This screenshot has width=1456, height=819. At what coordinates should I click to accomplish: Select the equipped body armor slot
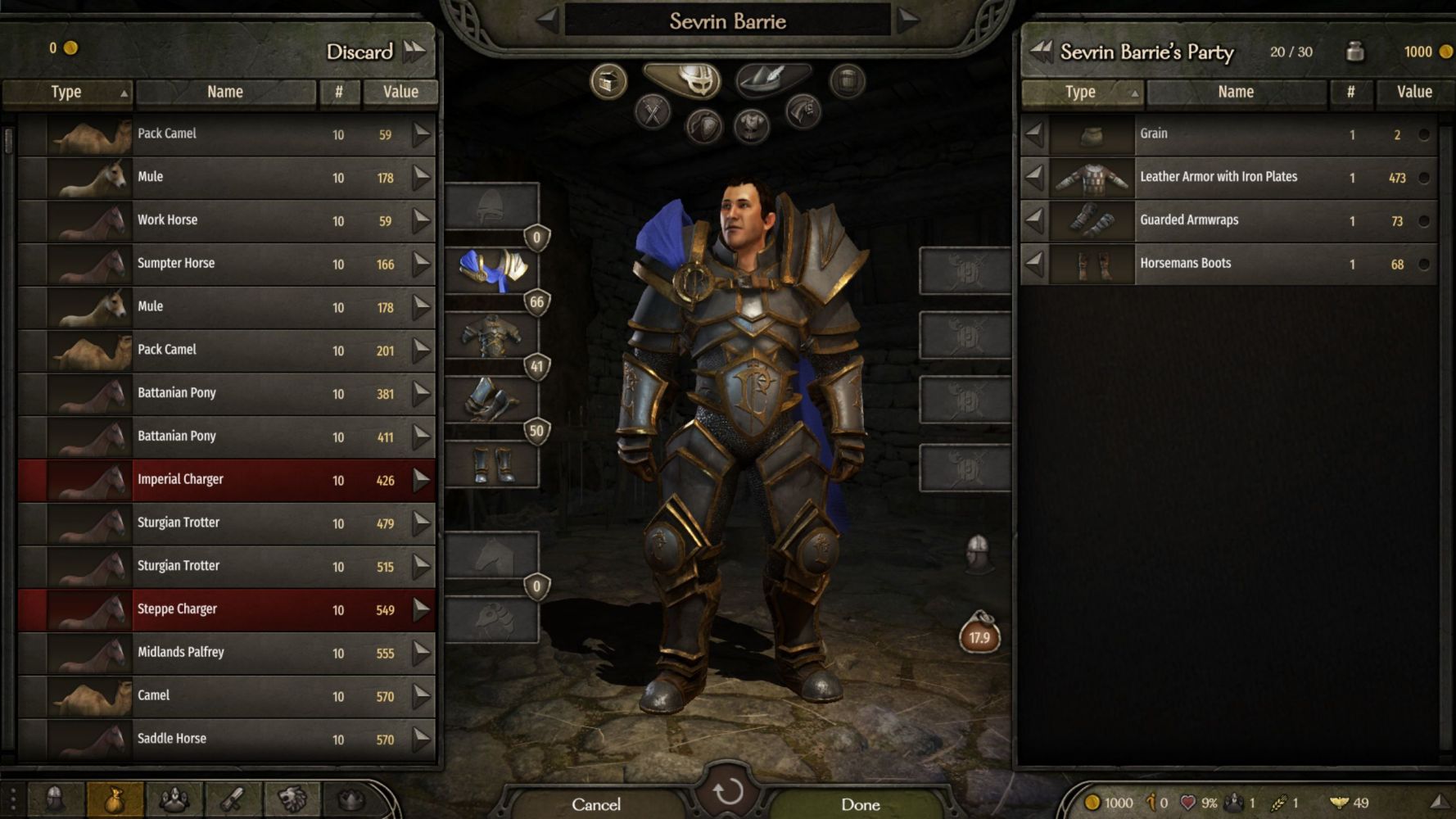click(492, 335)
